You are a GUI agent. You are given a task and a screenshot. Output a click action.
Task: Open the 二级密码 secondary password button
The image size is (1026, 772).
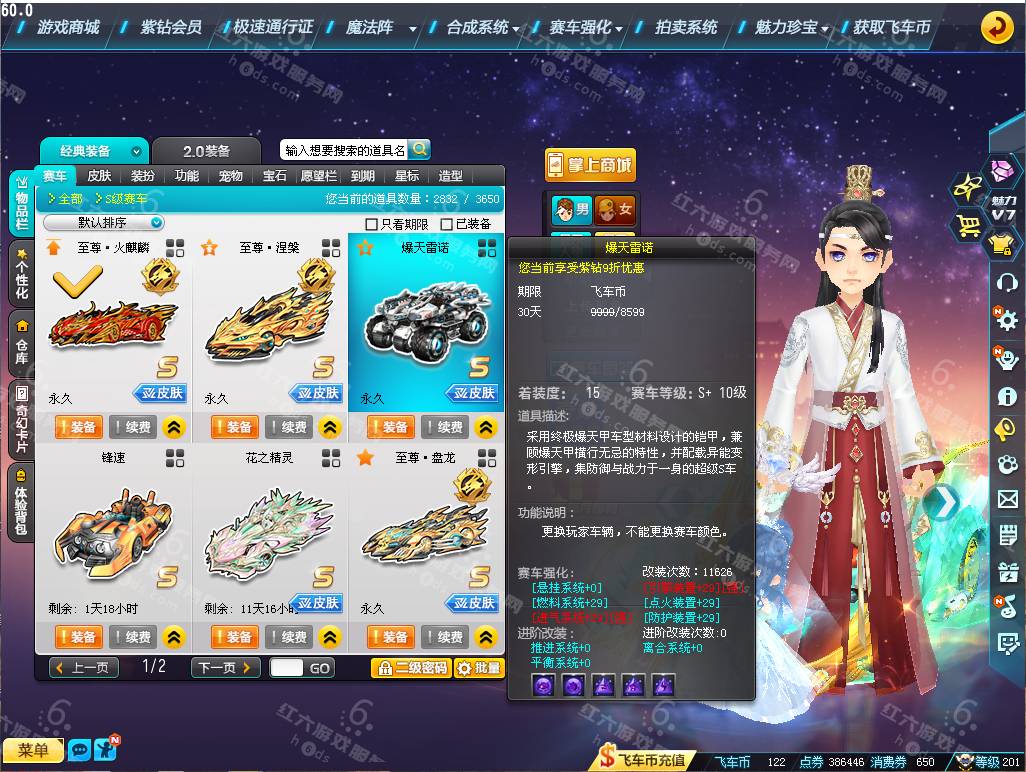pyautogui.click(x=410, y=668)
